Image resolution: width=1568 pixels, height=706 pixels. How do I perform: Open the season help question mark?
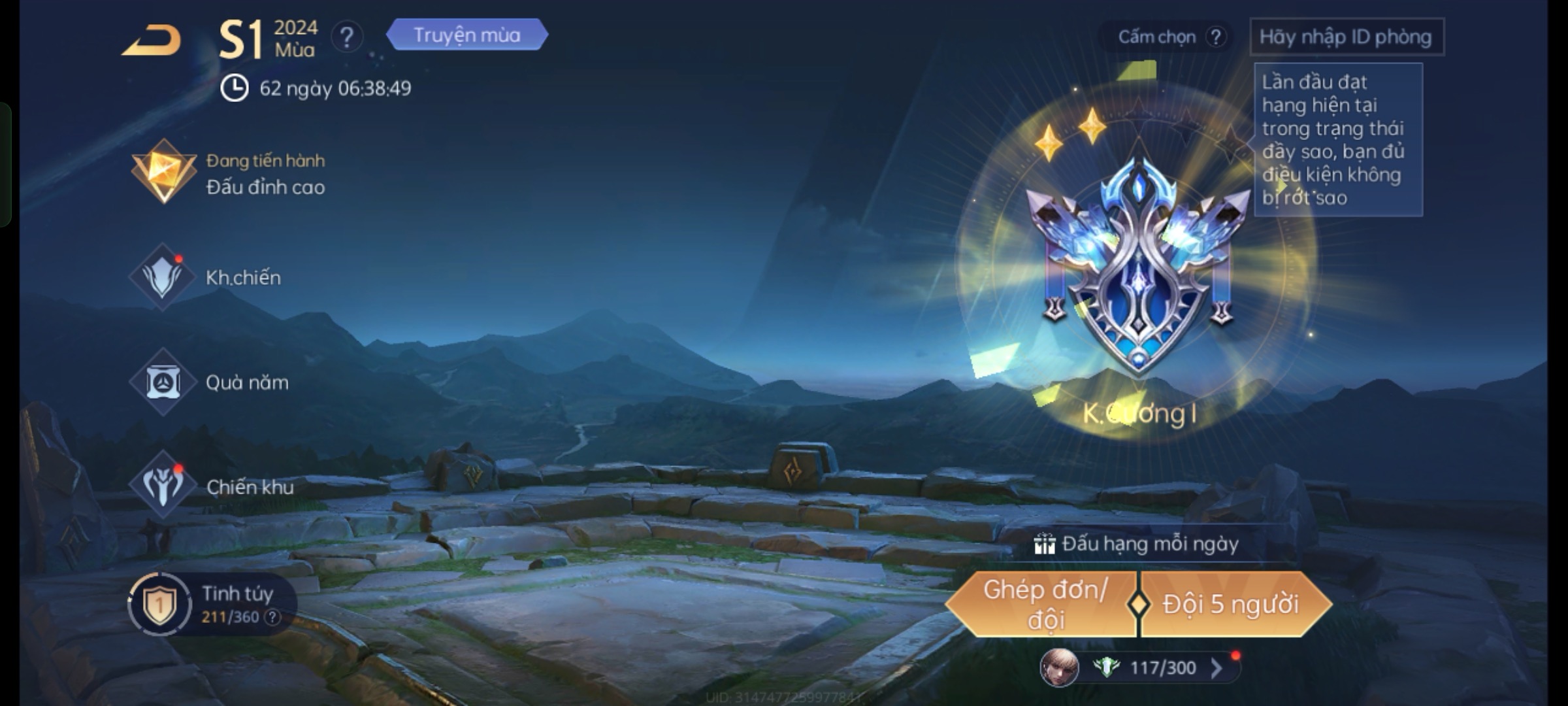(347, 37)
